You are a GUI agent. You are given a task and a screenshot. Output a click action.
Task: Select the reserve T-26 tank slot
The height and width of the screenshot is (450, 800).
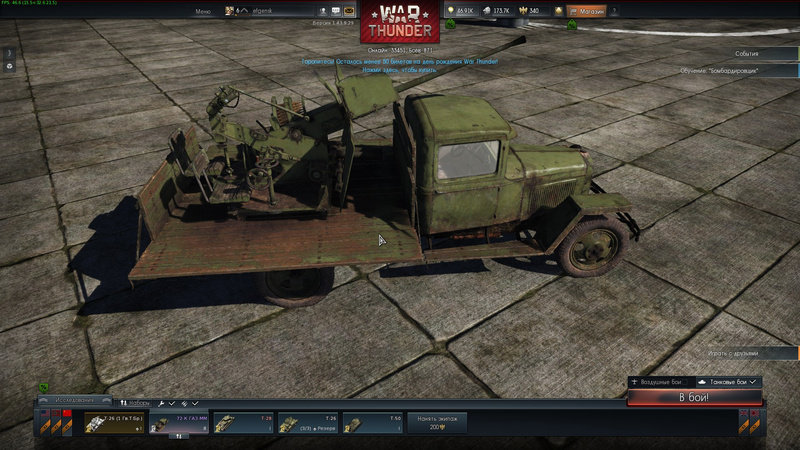[x=307, y=423]
